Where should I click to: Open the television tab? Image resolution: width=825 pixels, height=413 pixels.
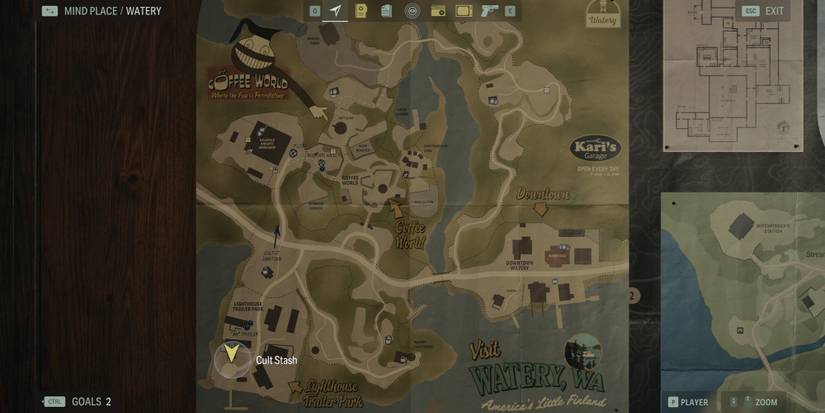click(x=463, y=11)
